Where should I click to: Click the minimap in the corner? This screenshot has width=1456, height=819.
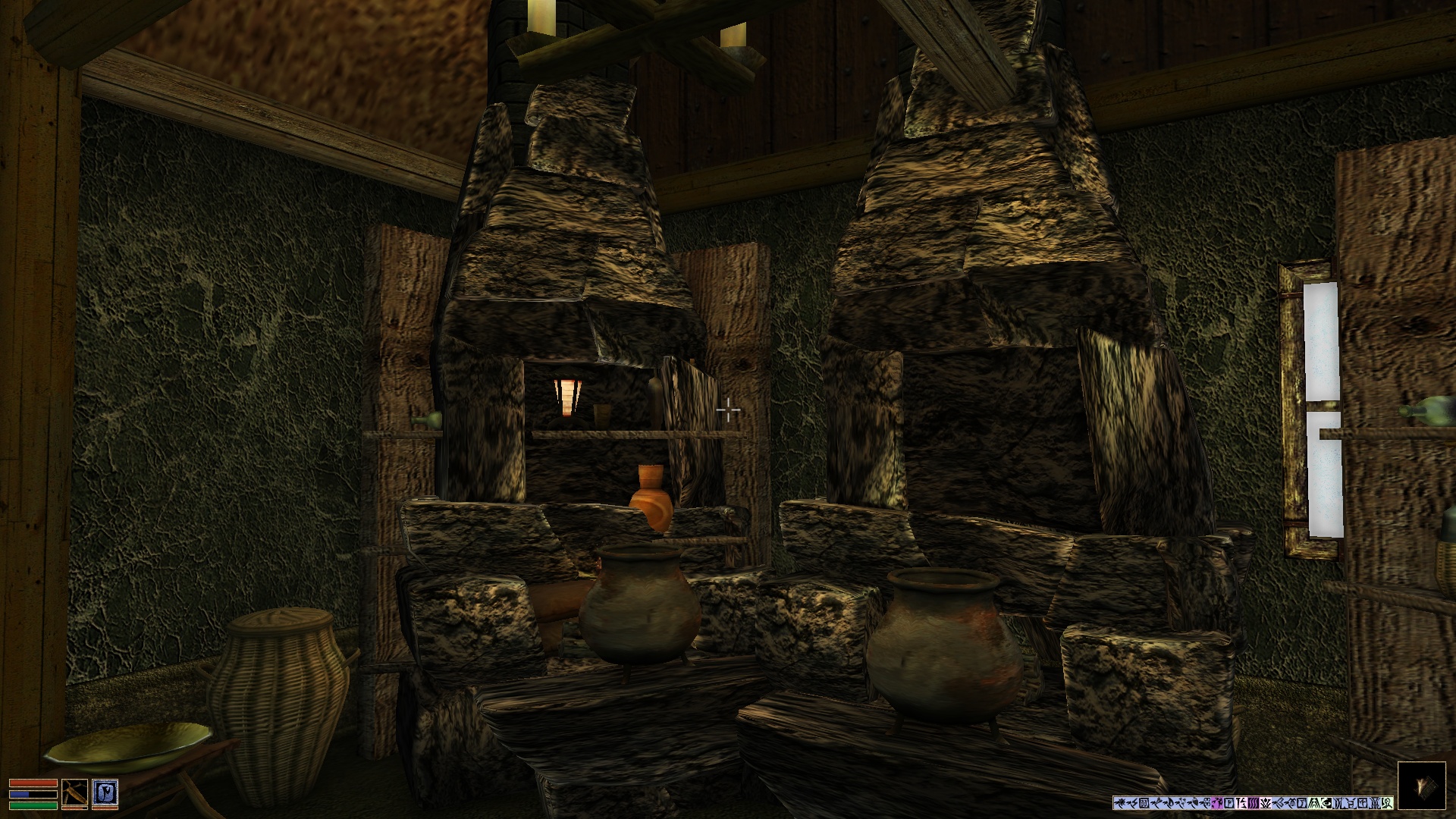[x=1421, y=786]
